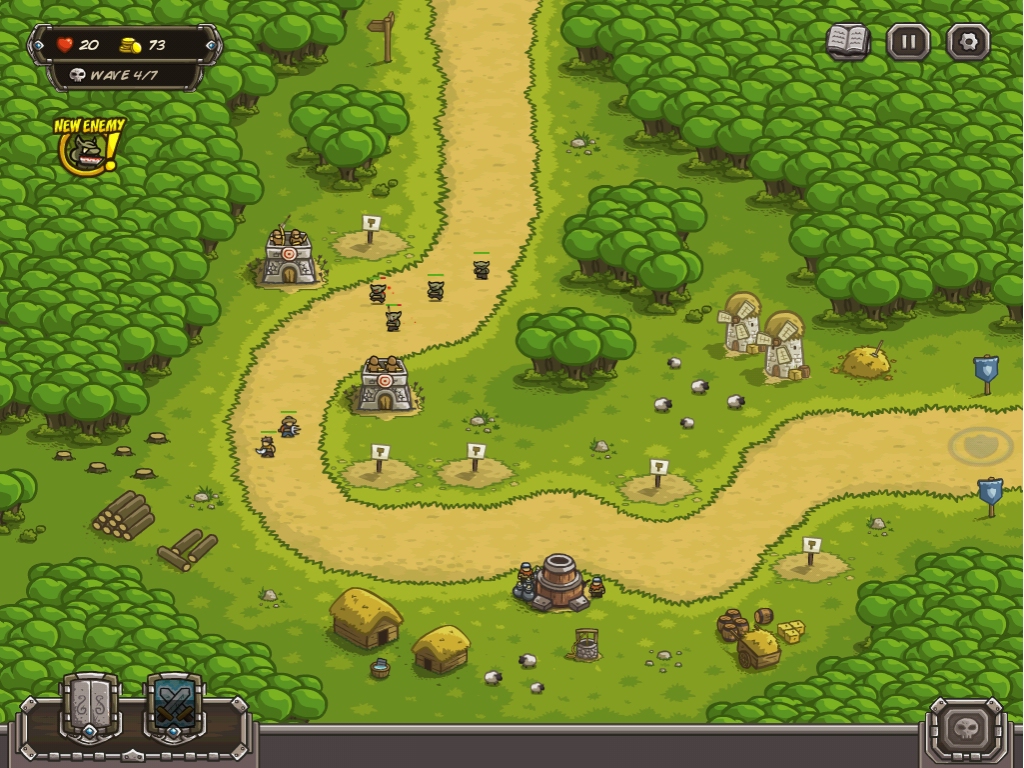This screenshot has height=768, width=1024.
Task: Pause the game
Action: click(x=908, y=42)
